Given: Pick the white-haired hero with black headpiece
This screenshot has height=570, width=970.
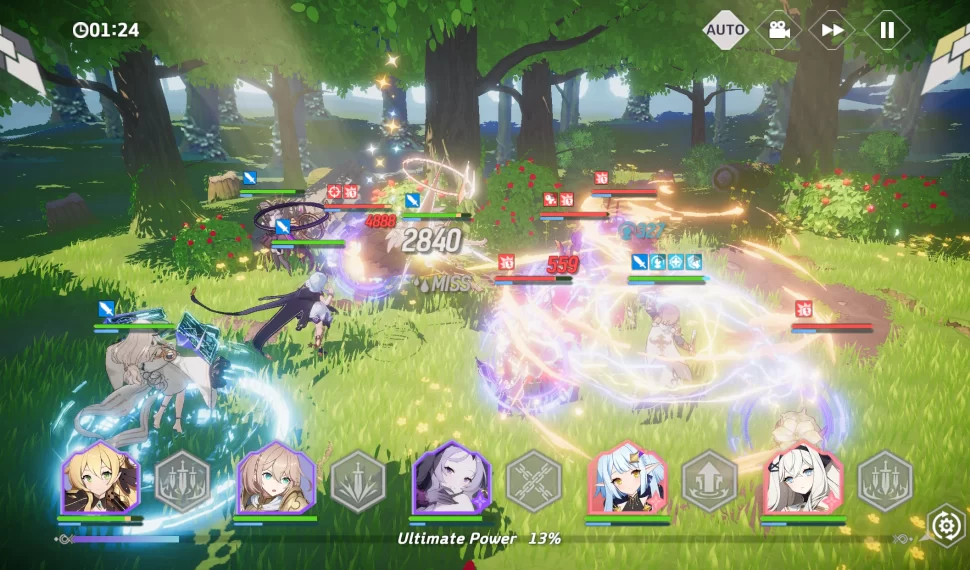Looking at the screenshot, I should [803, 479].
